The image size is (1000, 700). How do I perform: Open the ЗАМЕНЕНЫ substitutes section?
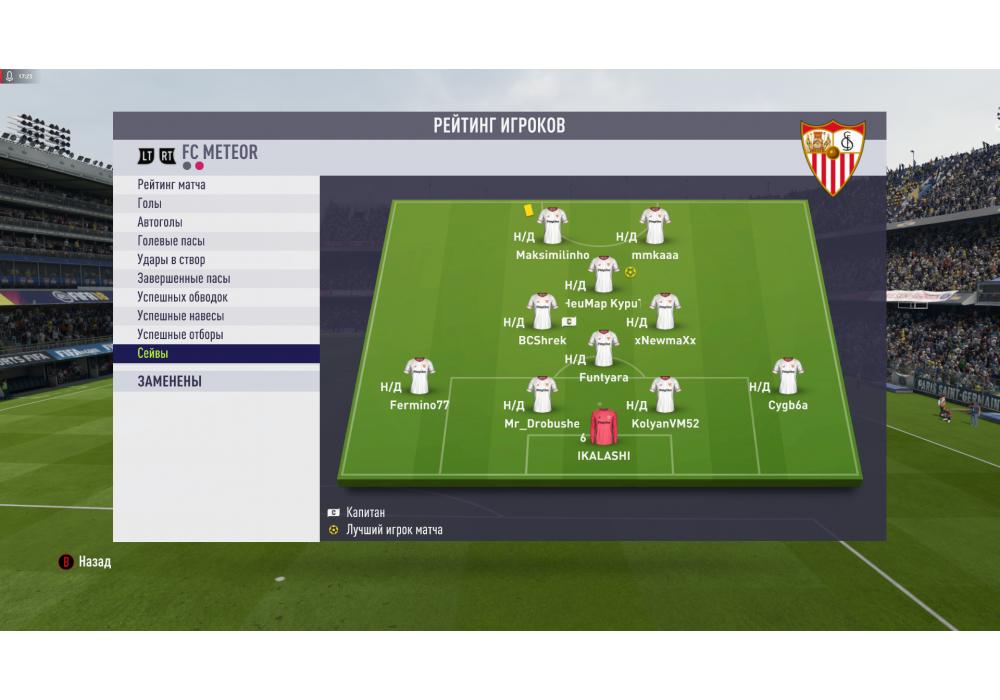click(x=215, y=381)
